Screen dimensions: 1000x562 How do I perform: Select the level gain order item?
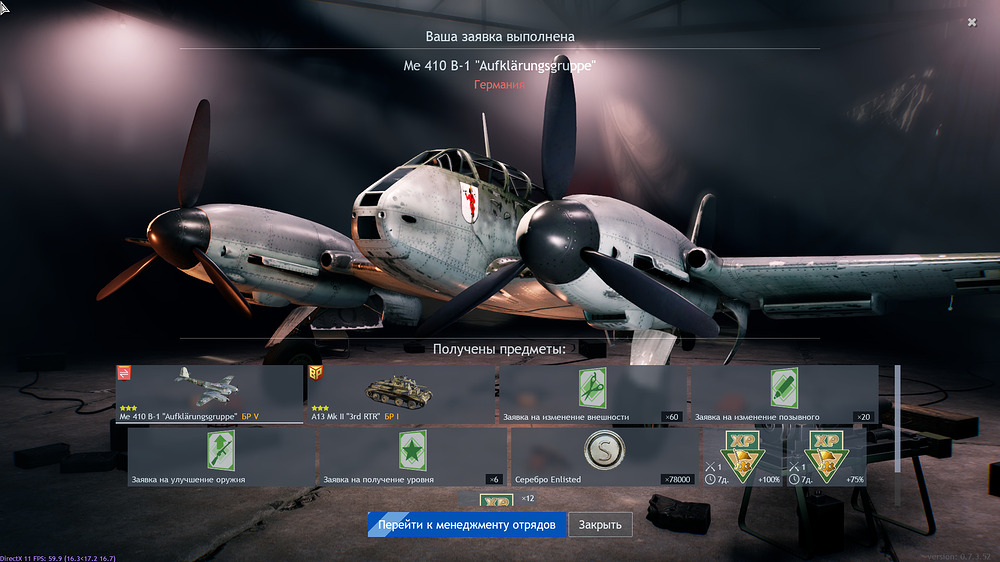click(412, 457)
